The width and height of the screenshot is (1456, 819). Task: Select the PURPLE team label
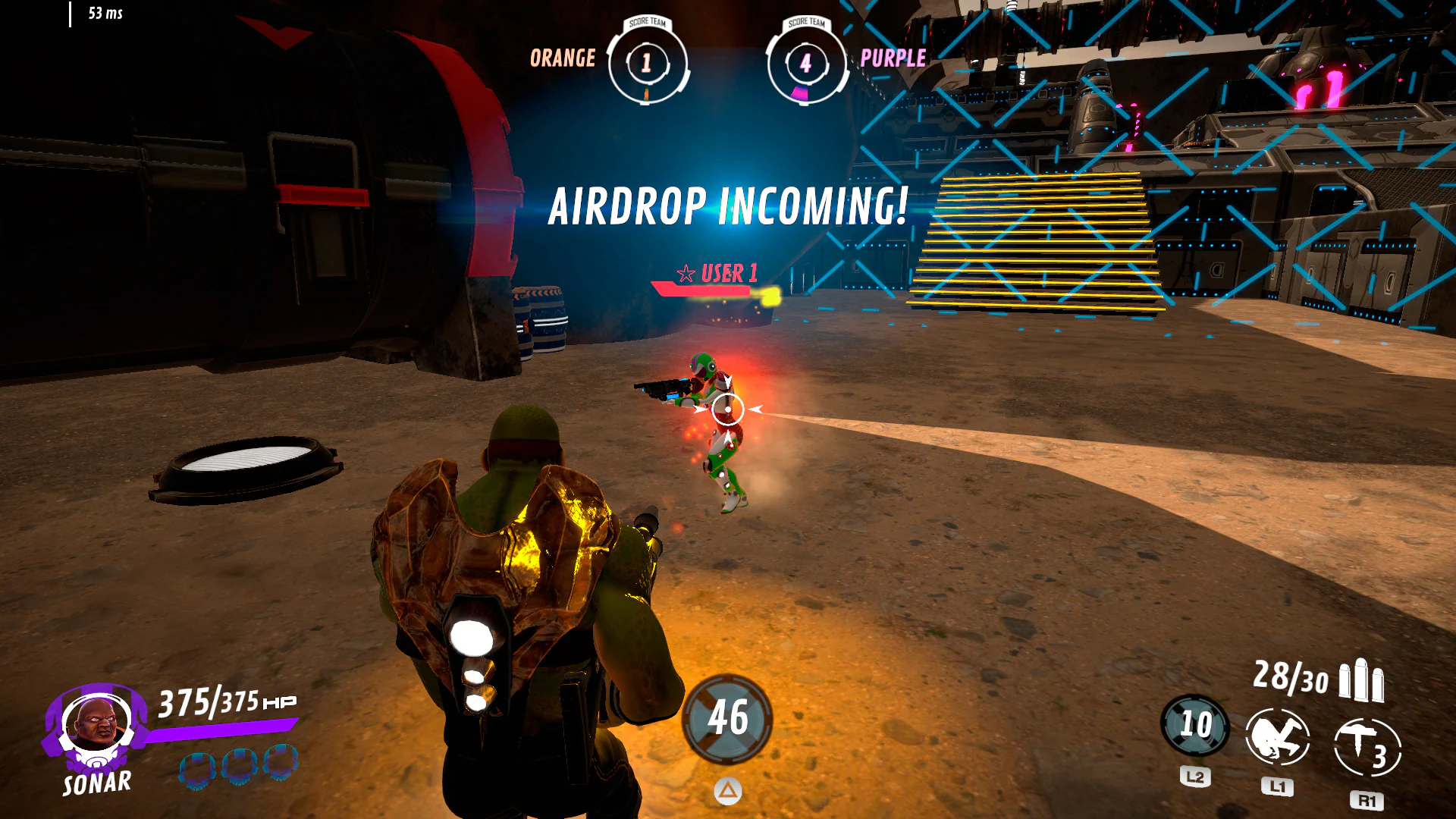[893, 59]
